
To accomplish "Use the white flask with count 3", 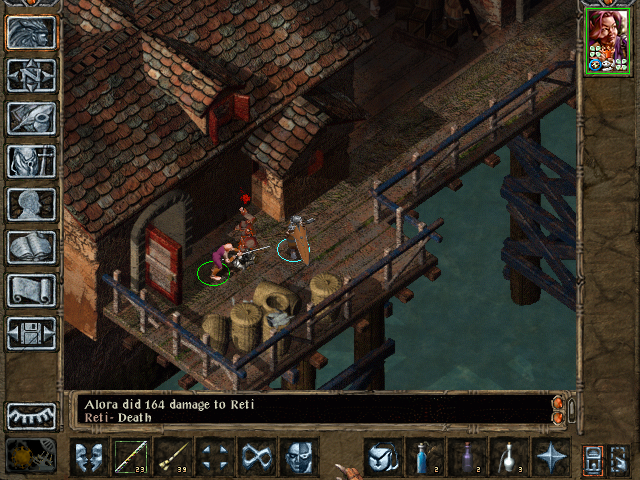I will [508, 457].
